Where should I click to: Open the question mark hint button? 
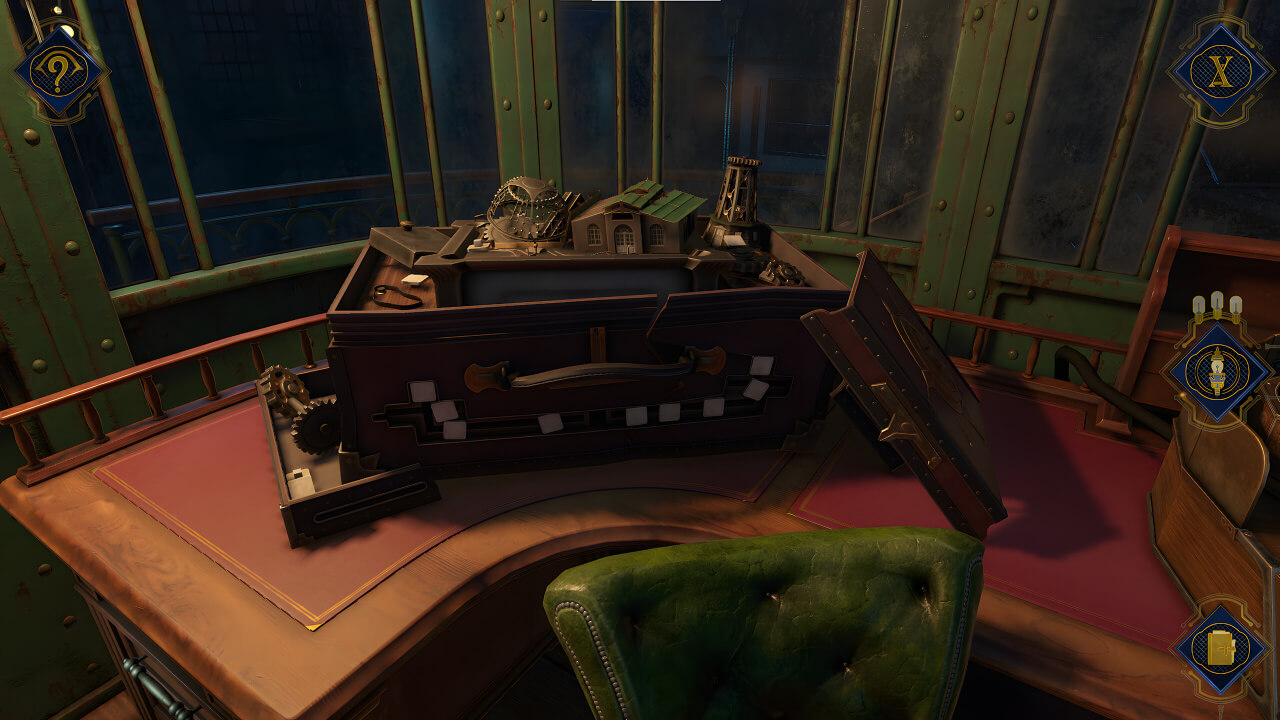pos(60,71)
